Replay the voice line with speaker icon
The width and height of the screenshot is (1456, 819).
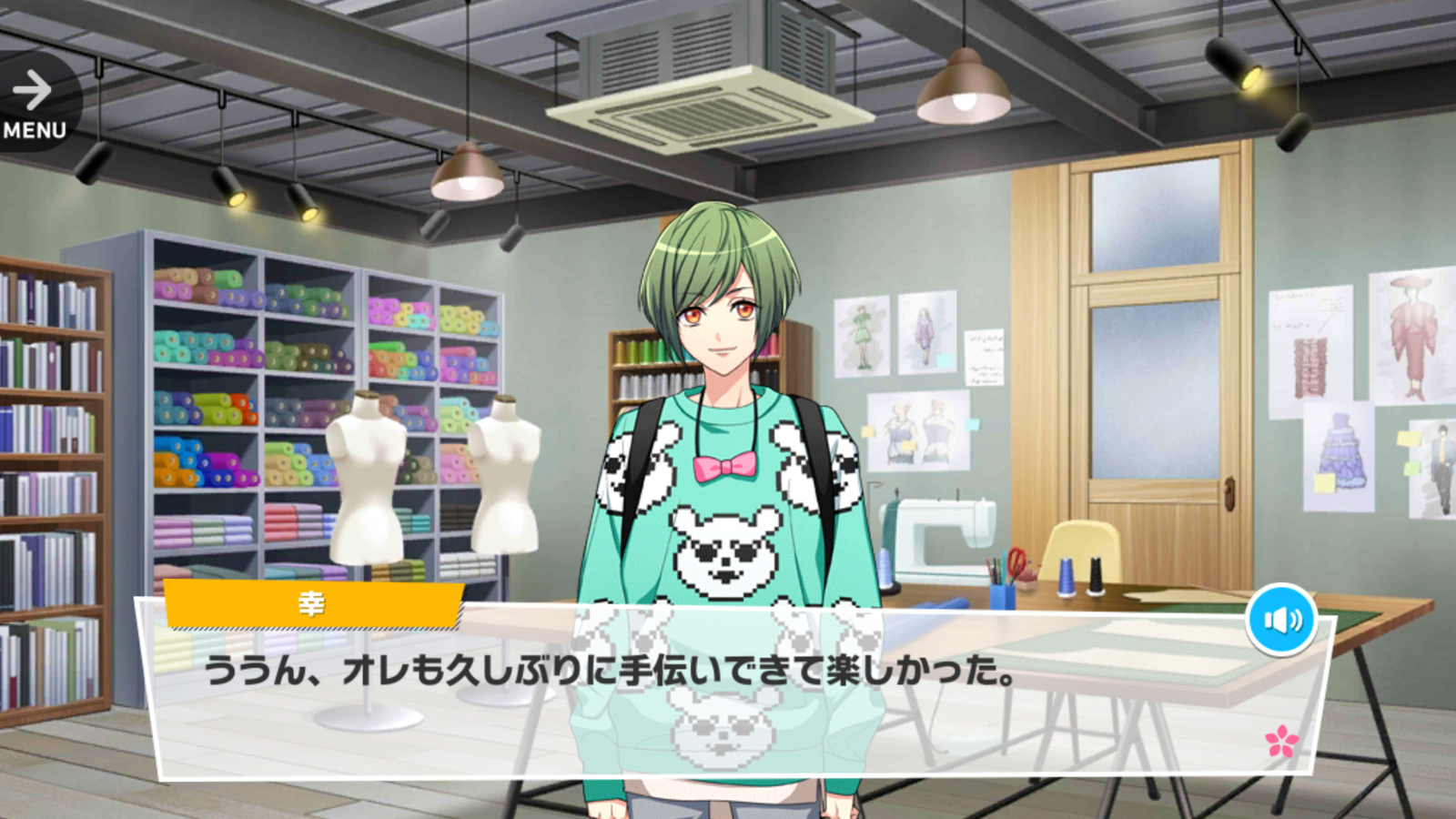[1281, 620]
